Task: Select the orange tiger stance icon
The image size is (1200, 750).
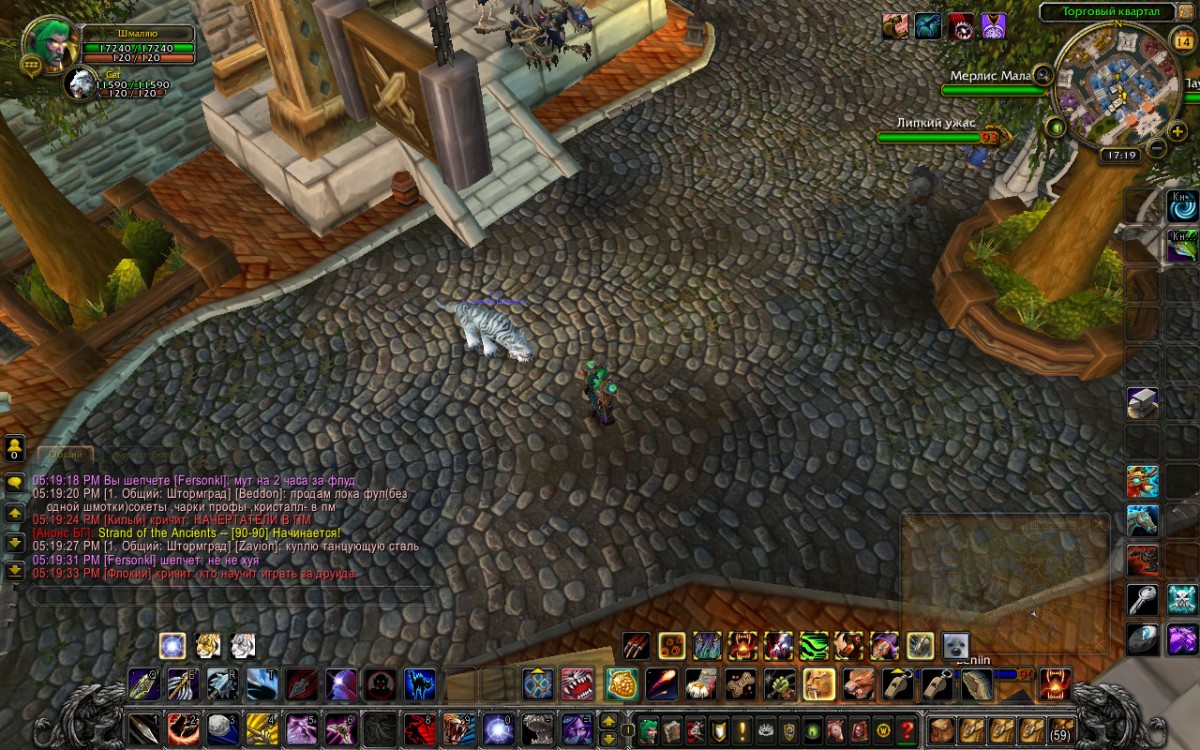Action: point(208,646)
